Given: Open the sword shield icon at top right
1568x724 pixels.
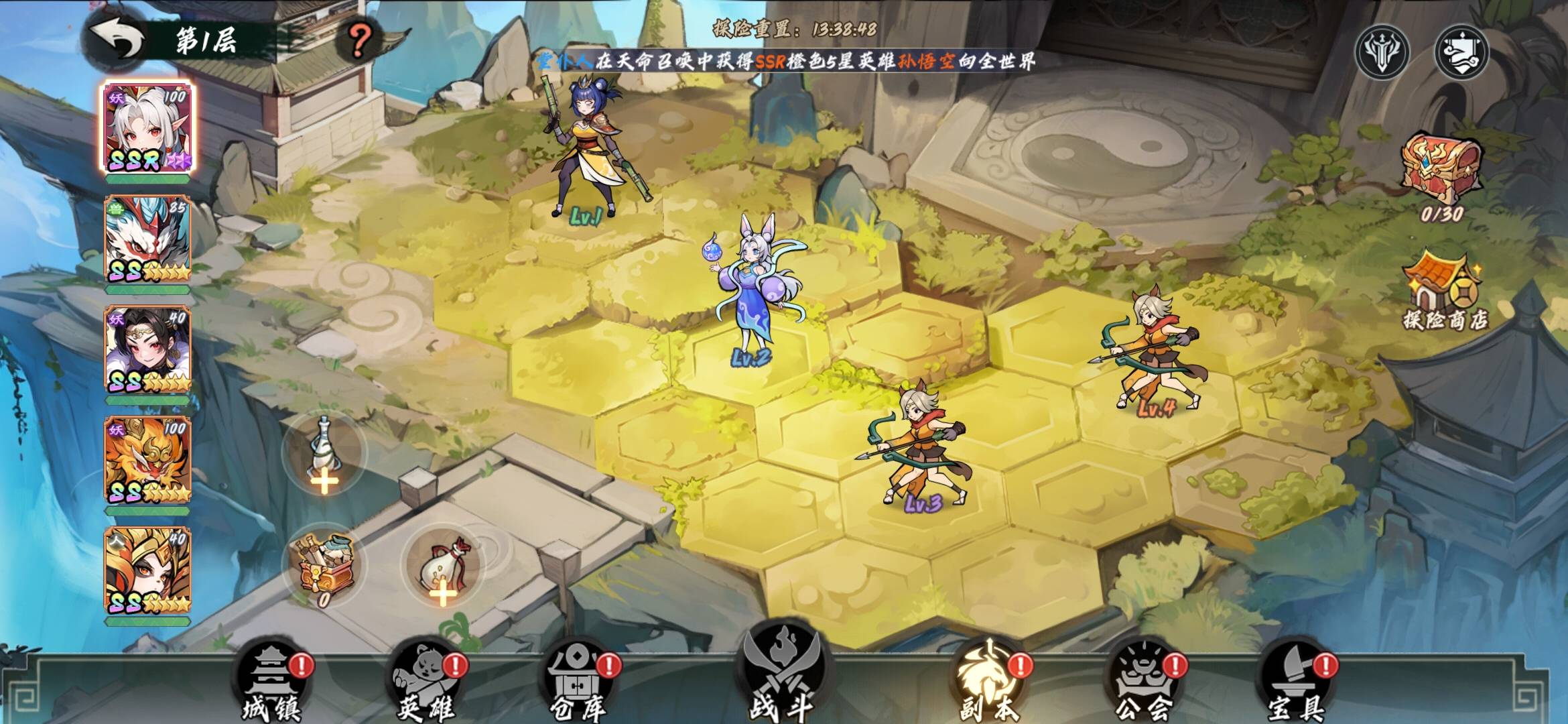Looking at the screenshot, I should point(1382,52).
